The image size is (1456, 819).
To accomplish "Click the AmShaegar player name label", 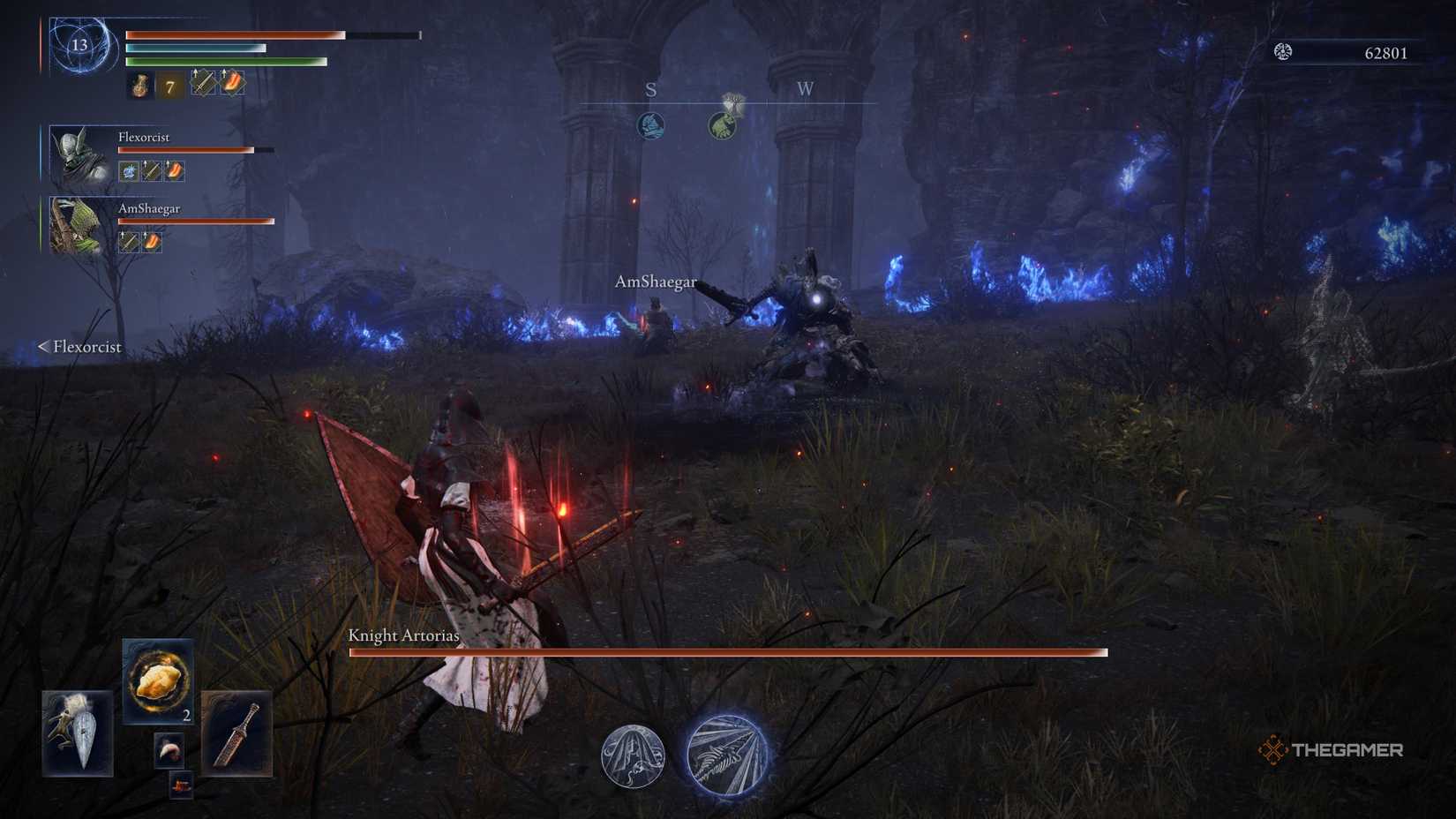I will 656,282.
